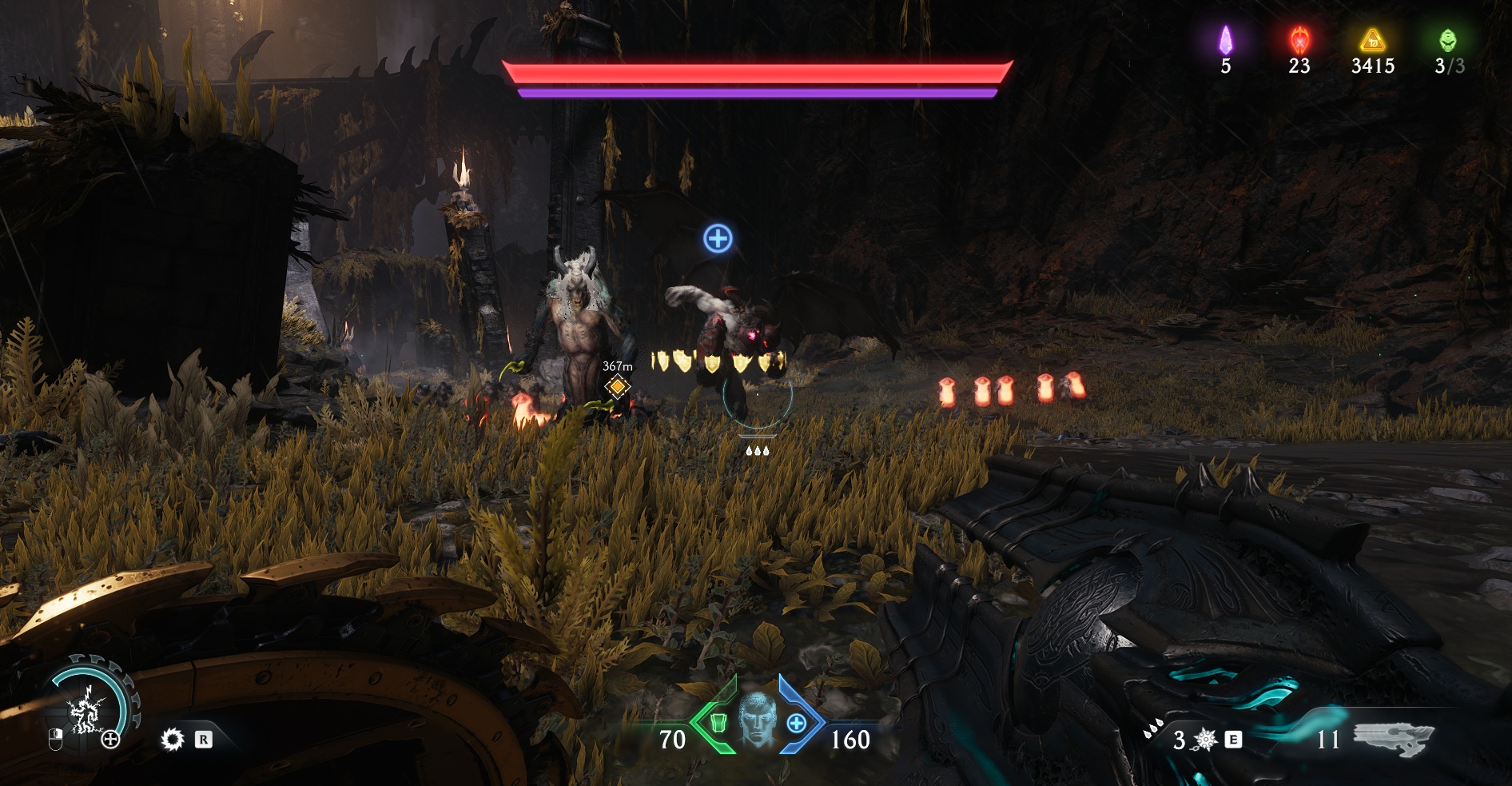Click the purple crystal currency icon
This screenshot has width=1512, height=786.
(1225, 39)
